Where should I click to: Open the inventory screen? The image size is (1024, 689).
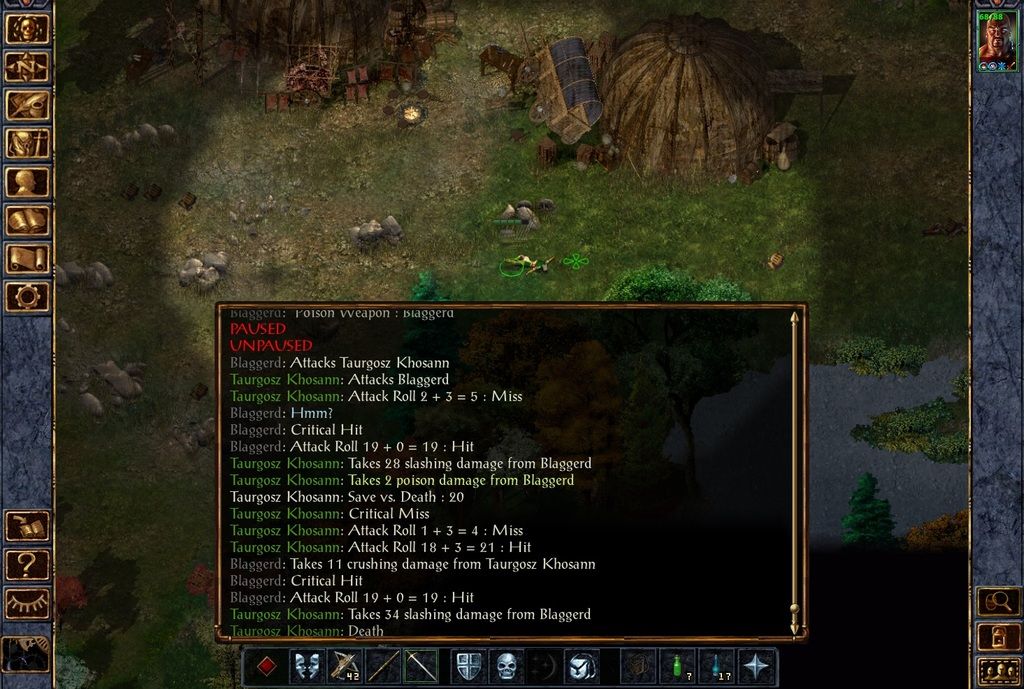[27, 143]
